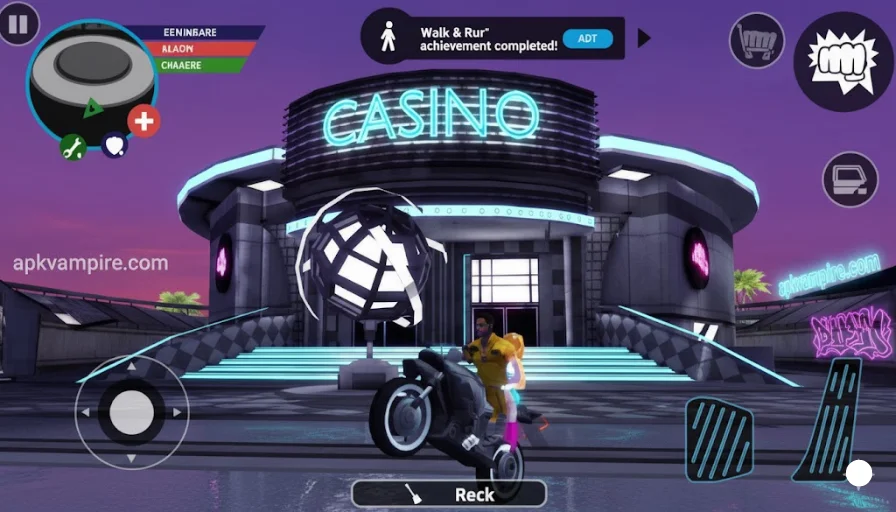Viewport: 896px width, 512px height.
Task: Select the shield armor icon
Action: point(114,146)
